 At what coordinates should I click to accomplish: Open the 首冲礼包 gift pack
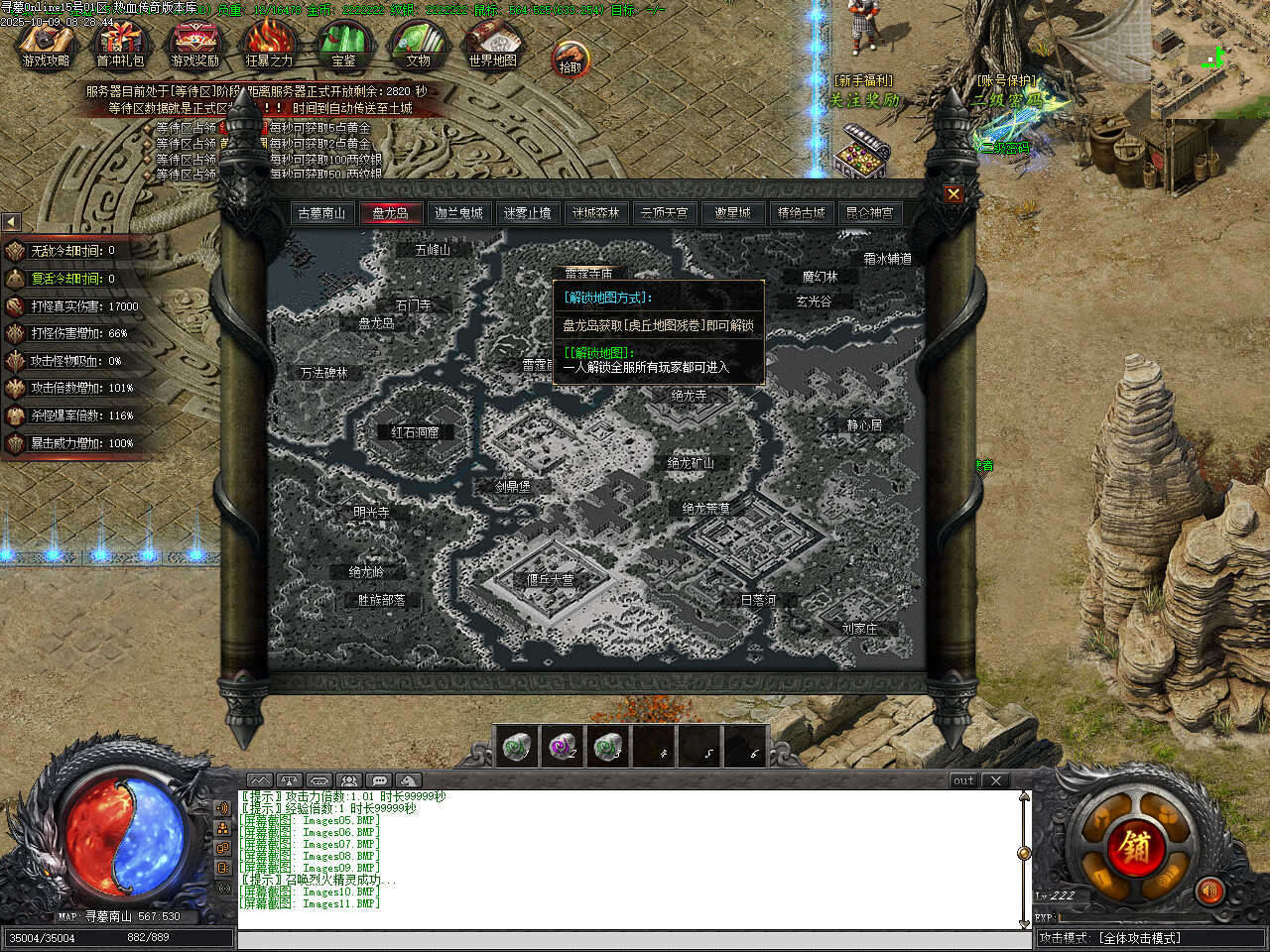tap(120, 45)
